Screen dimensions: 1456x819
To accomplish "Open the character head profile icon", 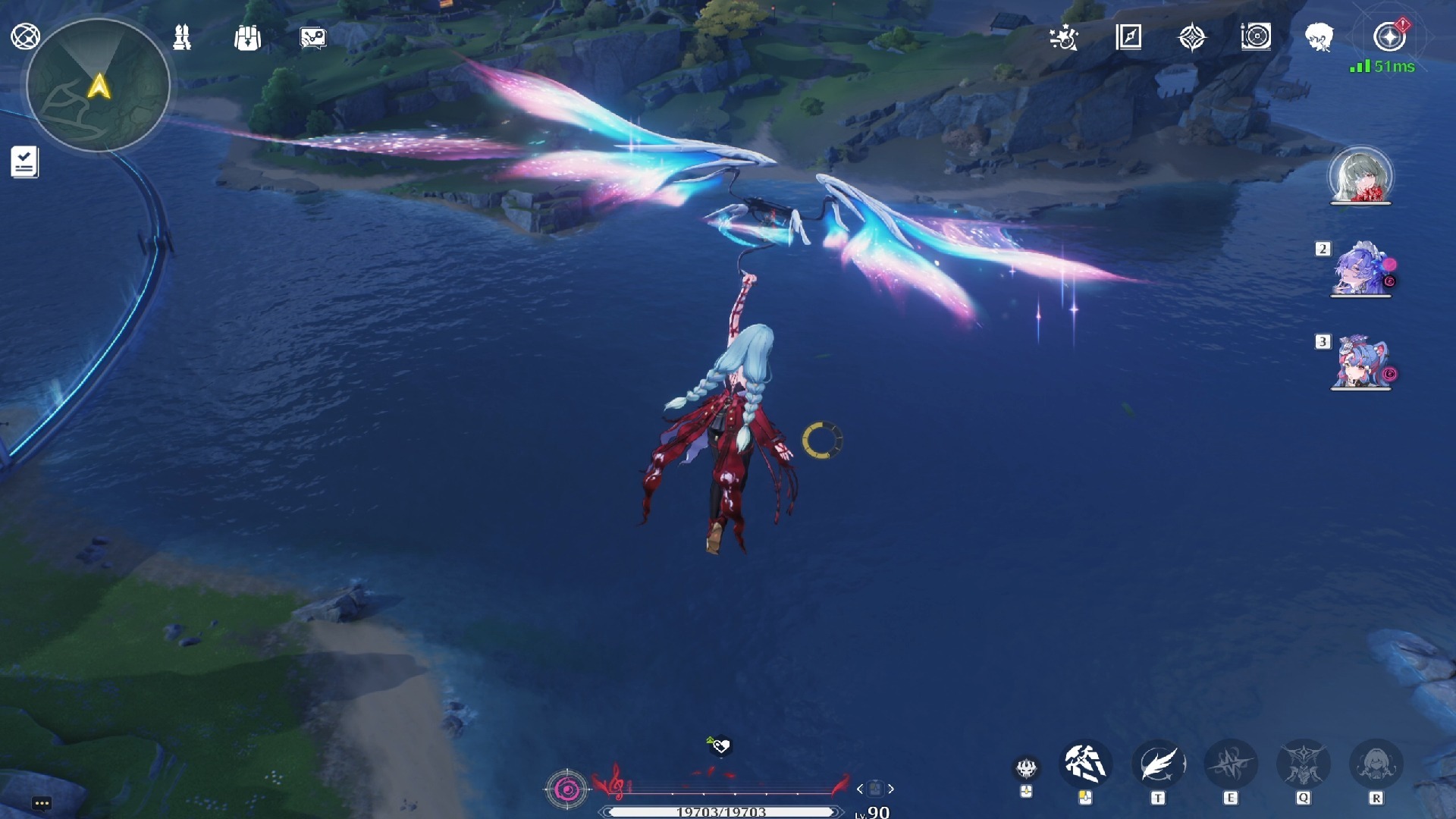I will [1319, 36].
